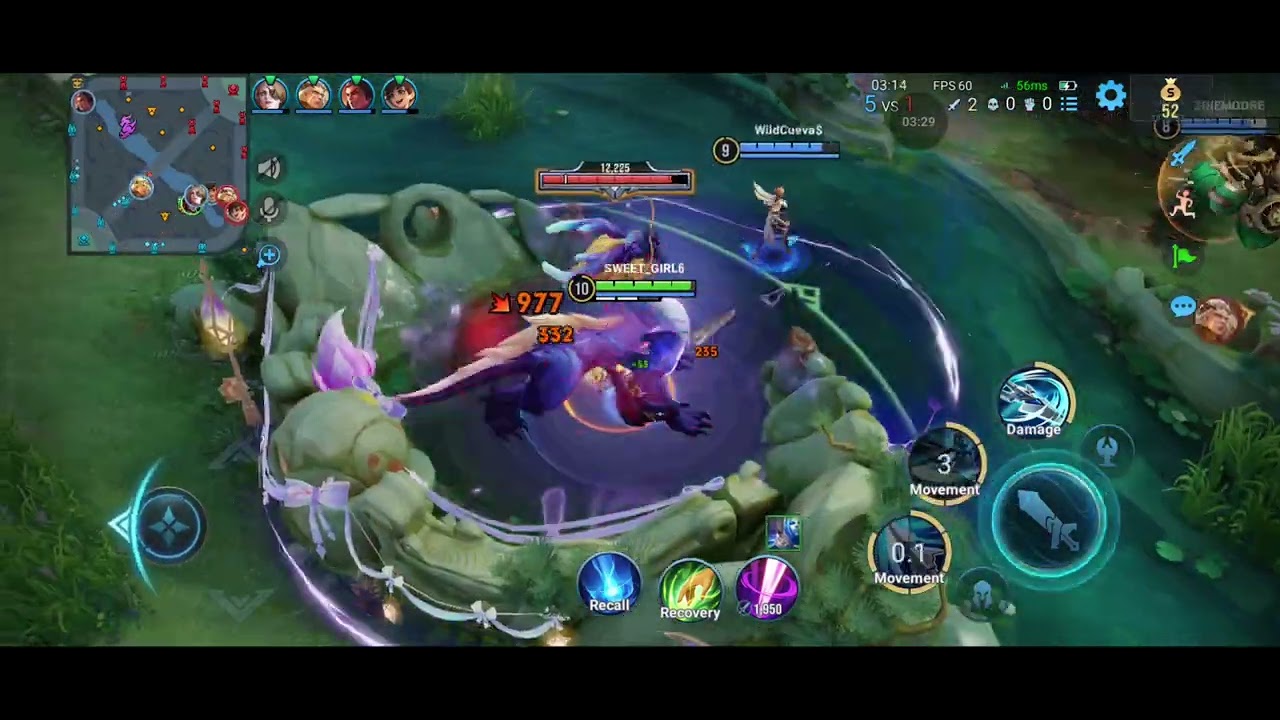Send the blue sword attack signal
This screenshot has width=1280, height=720.
[1184, 154]
